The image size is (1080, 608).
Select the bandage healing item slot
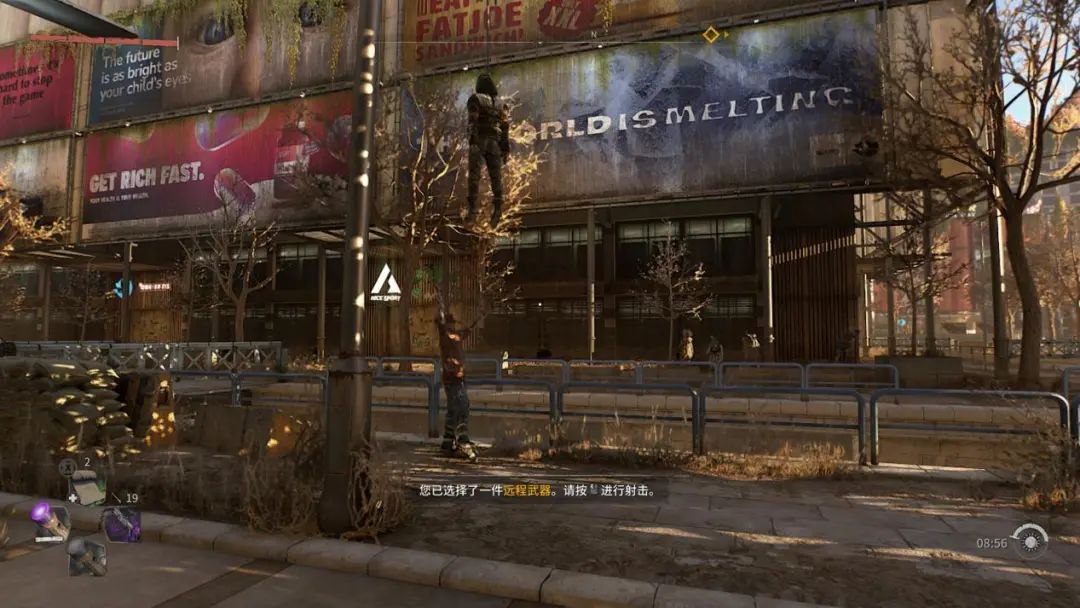[88, 489]
